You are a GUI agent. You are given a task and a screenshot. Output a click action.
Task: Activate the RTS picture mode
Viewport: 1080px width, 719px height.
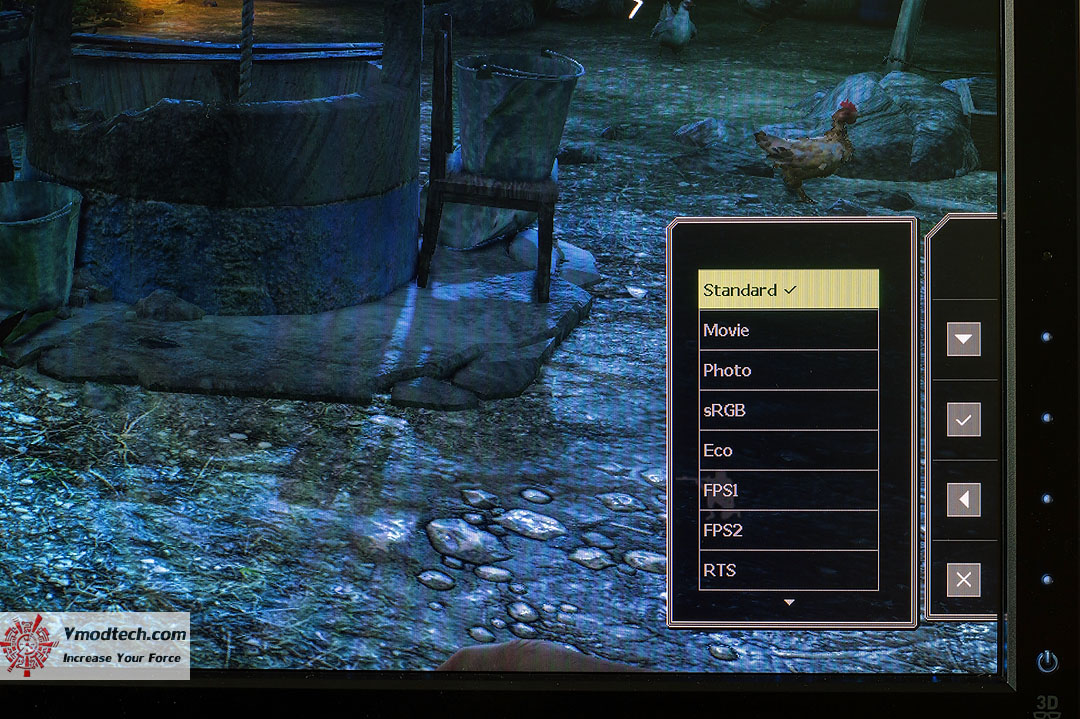(x=788, y=570)
